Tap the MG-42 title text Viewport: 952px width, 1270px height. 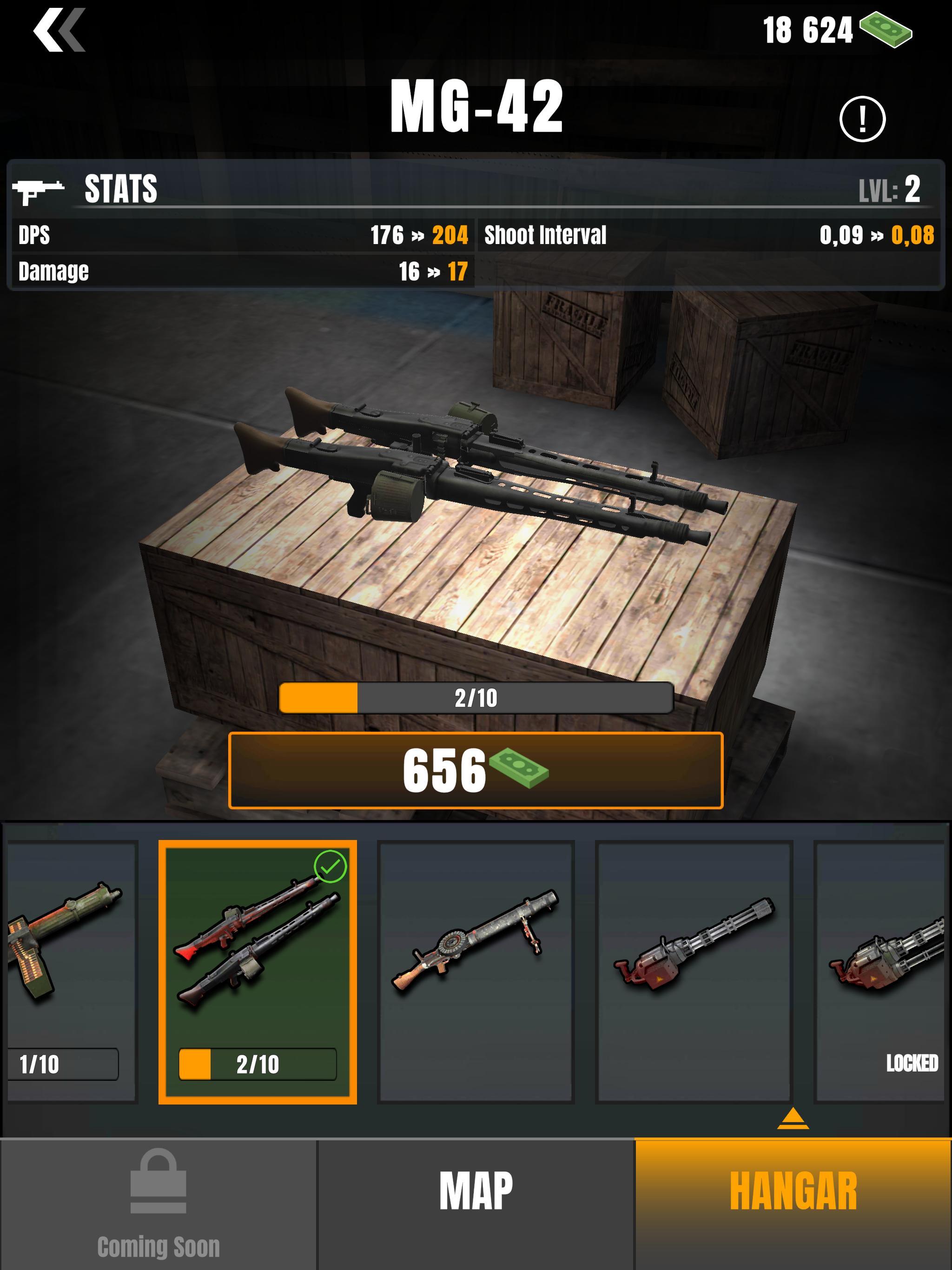[476, 106]
